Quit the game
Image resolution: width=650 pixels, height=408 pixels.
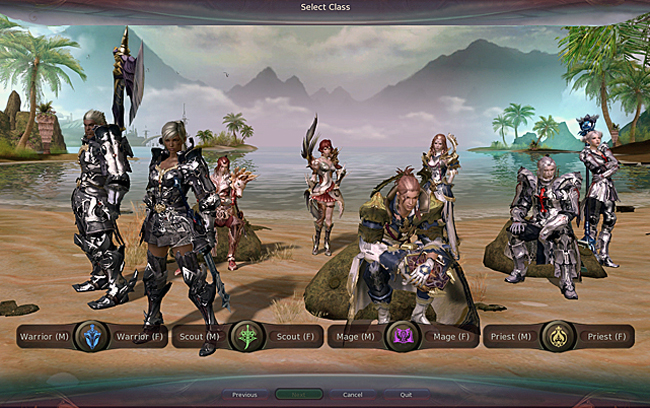(x=406, y=395)
